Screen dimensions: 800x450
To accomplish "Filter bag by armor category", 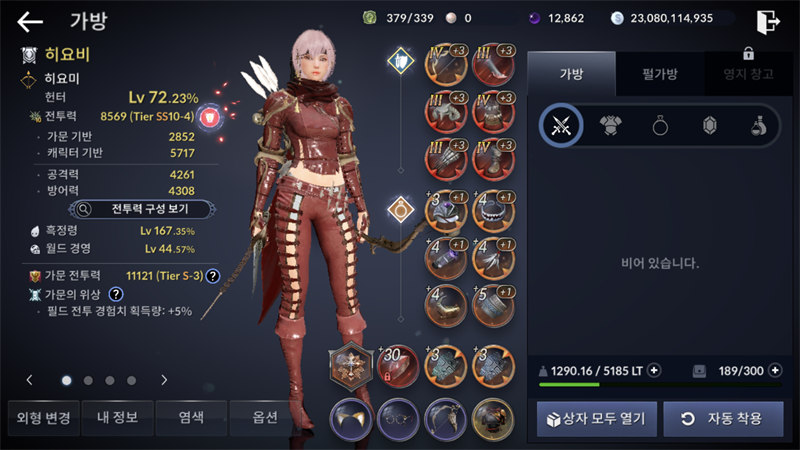I will pyautogui.click(x=611, y=125).
